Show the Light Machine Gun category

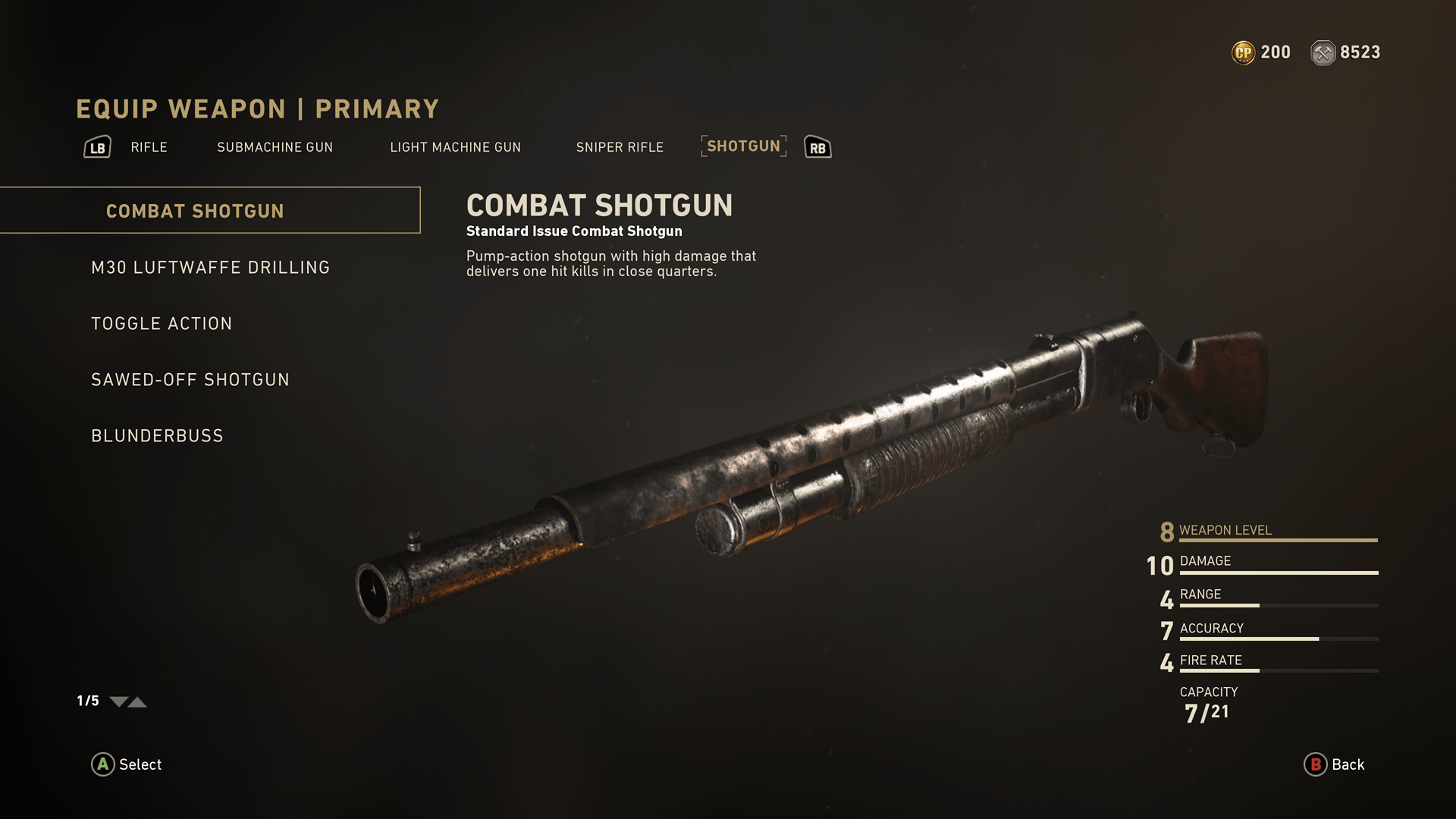(x=455, y=147)
